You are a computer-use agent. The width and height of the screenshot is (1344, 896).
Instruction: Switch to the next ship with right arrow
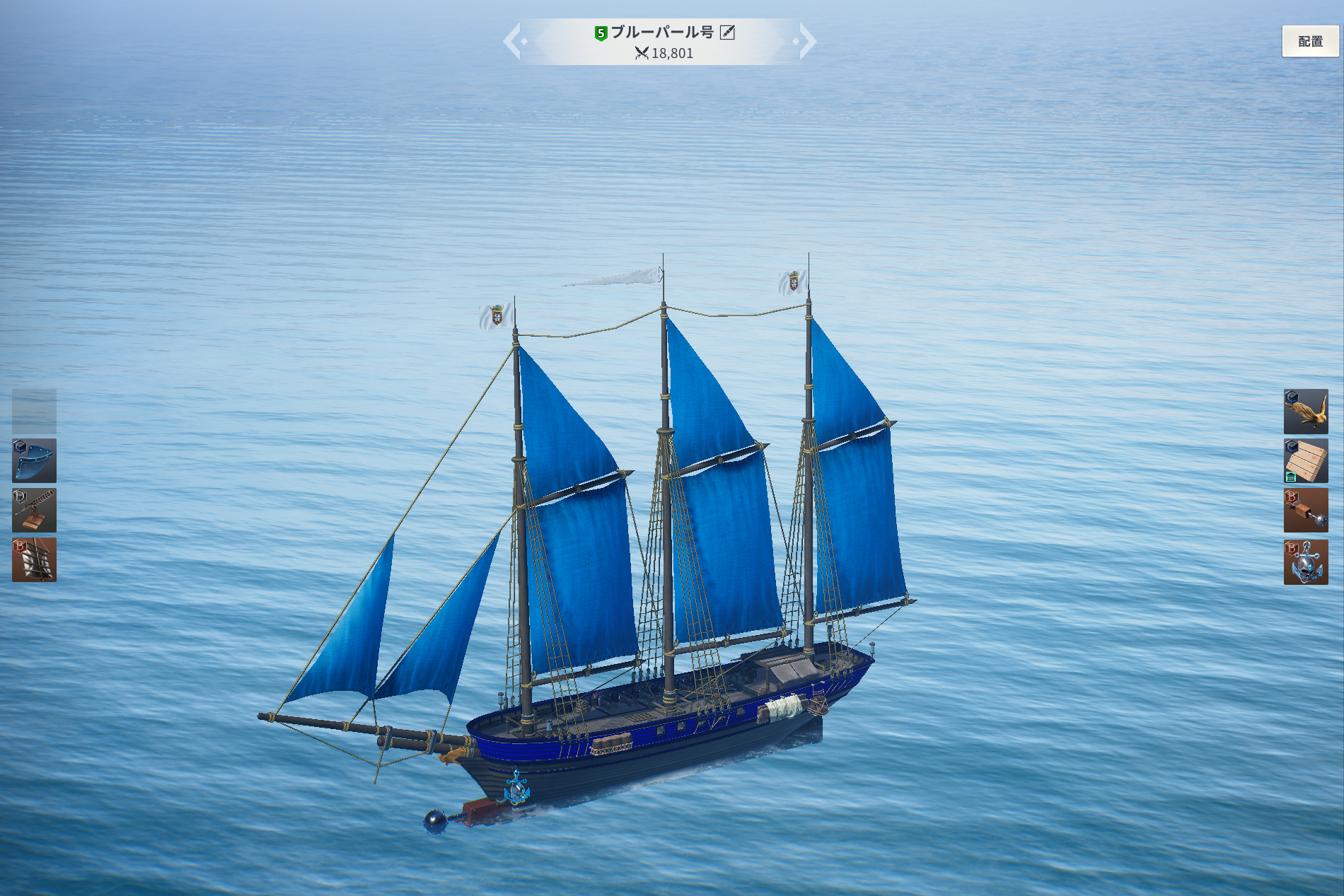click(x=807, y=41)
